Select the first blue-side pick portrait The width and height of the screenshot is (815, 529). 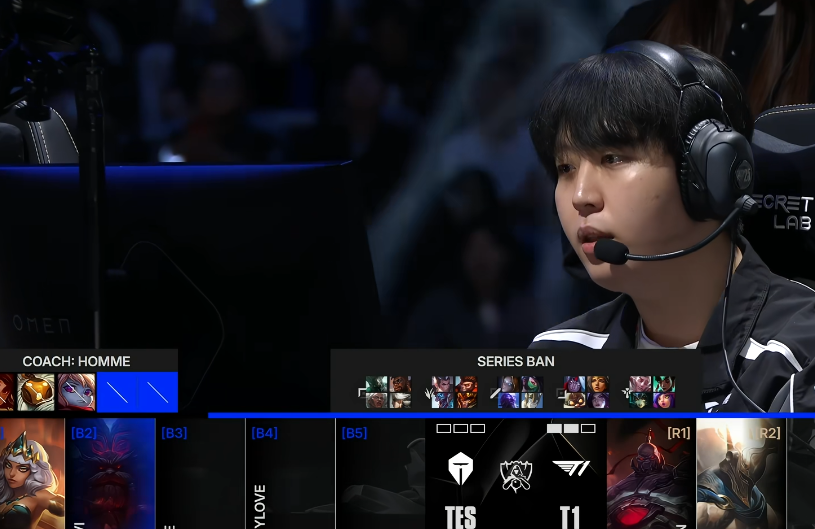click(32, 474)
